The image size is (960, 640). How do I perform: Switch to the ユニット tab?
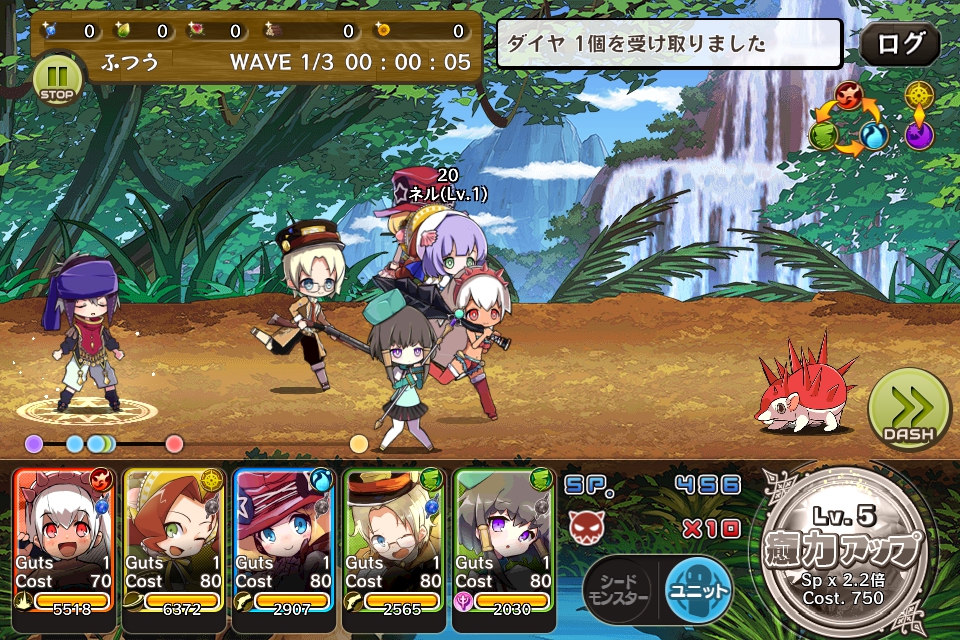coord(698,590)
